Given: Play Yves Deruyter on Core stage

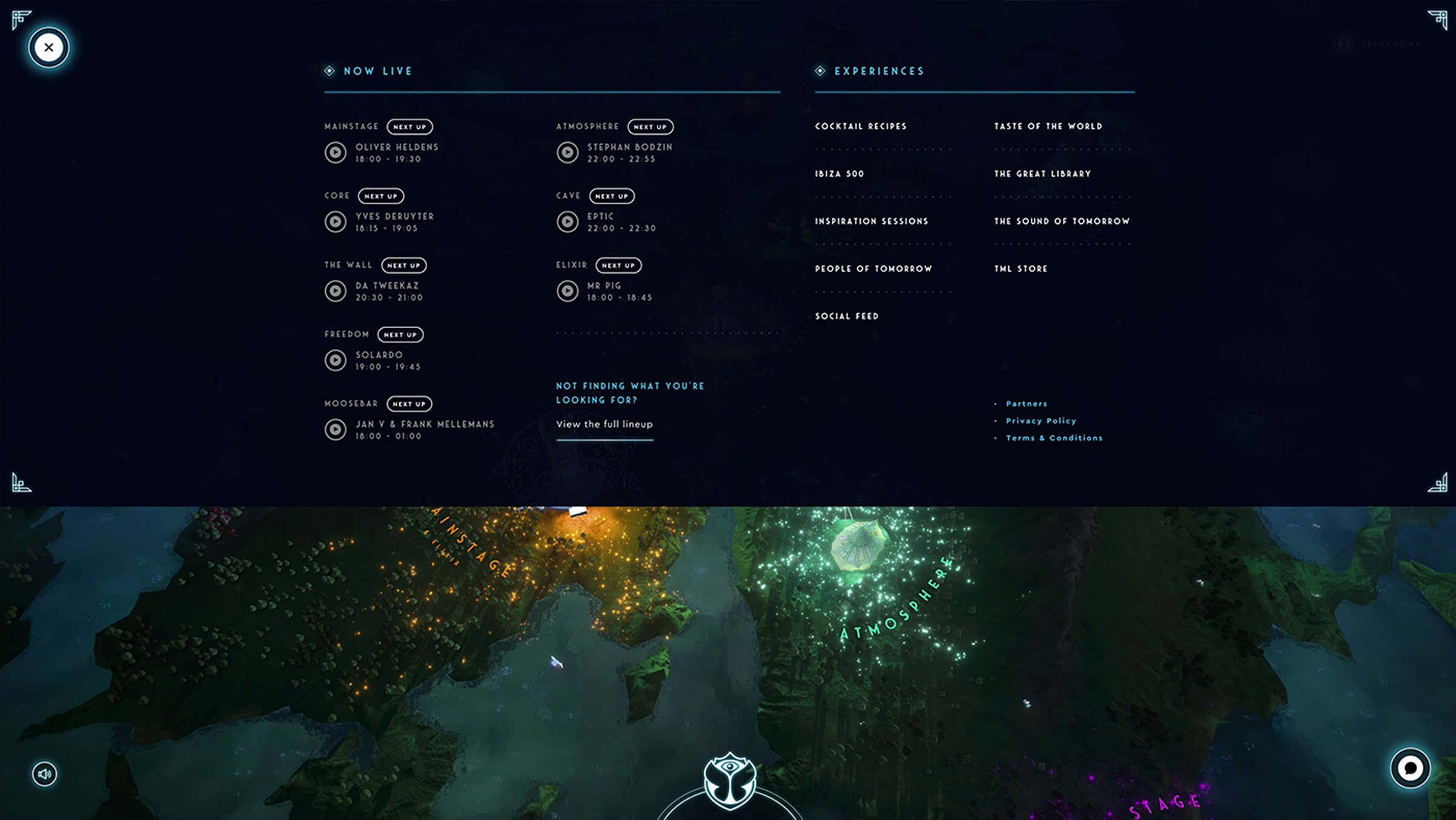Looking at the screenshot, I should 335,221.
